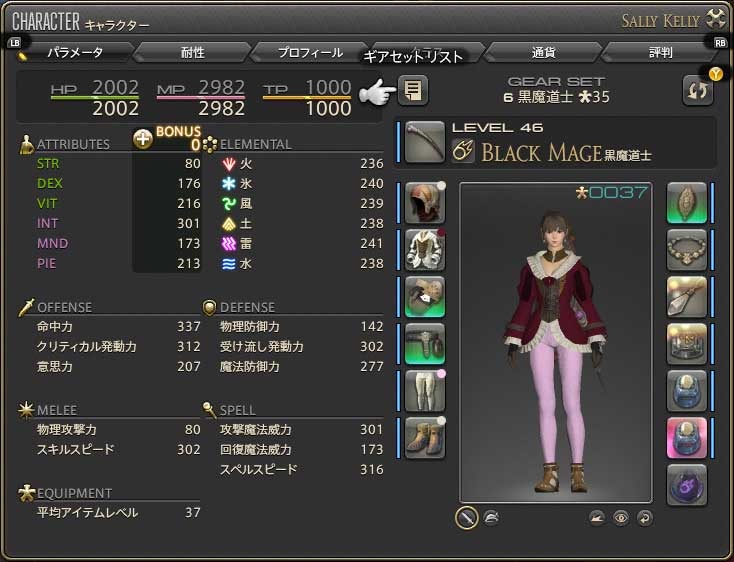Screen dimensions: 734x562
Task: Select the プロフィール tab
Action: click(310, 52)
